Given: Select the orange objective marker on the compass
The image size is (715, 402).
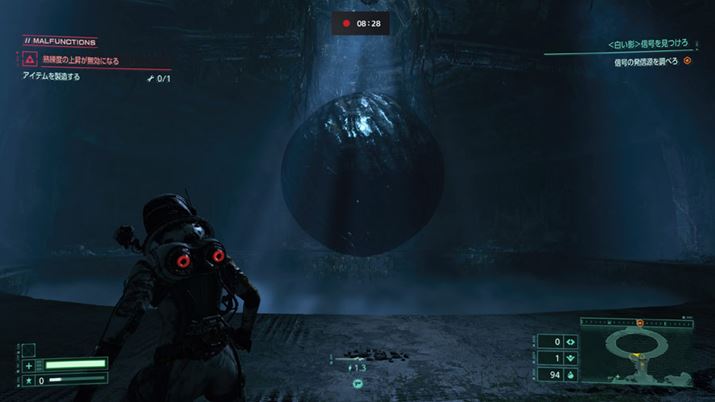Looking at the screenshot, I should (x=640, y=323).
